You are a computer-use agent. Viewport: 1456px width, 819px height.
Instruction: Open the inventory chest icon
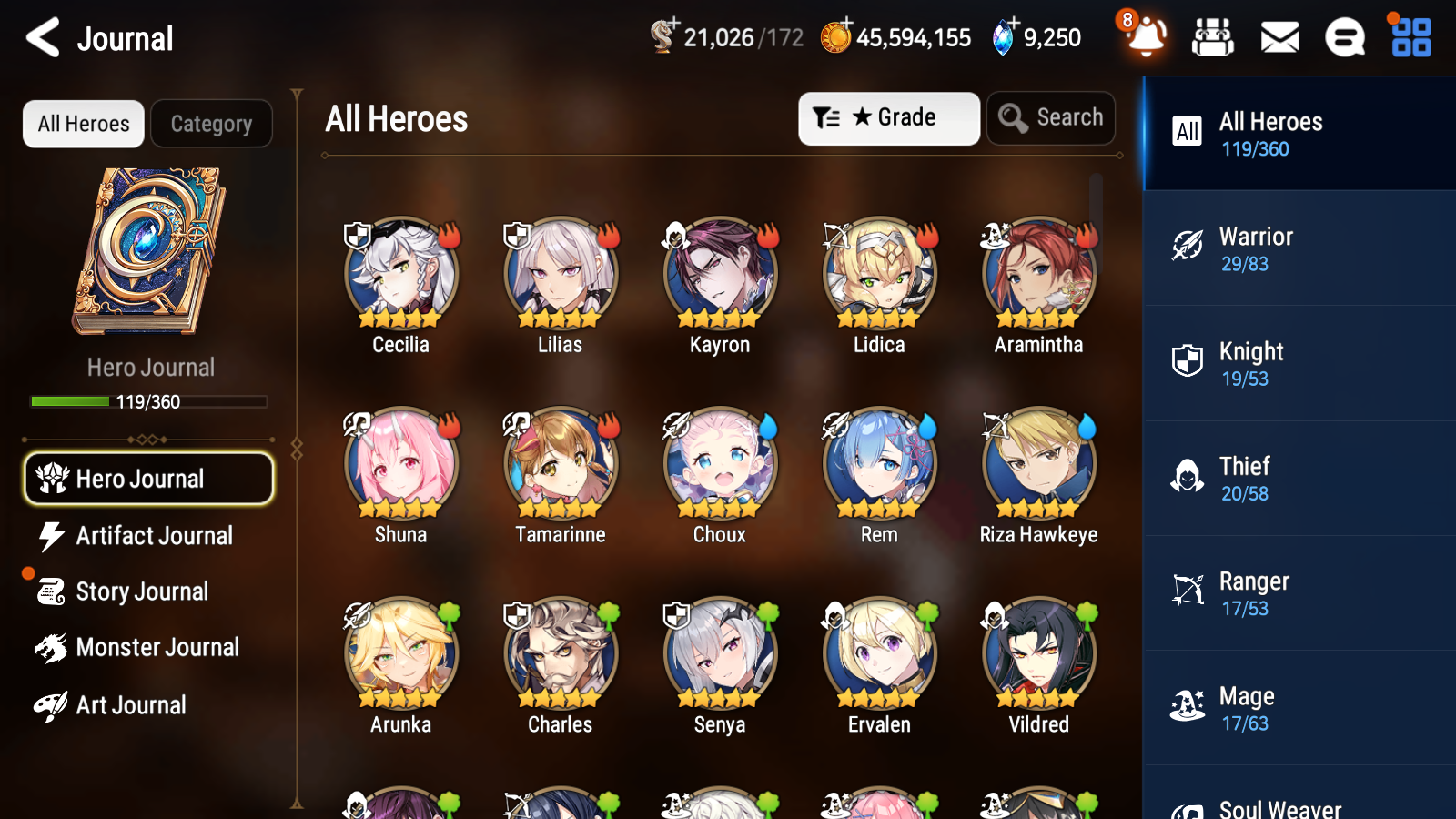tap(1214, 37)
